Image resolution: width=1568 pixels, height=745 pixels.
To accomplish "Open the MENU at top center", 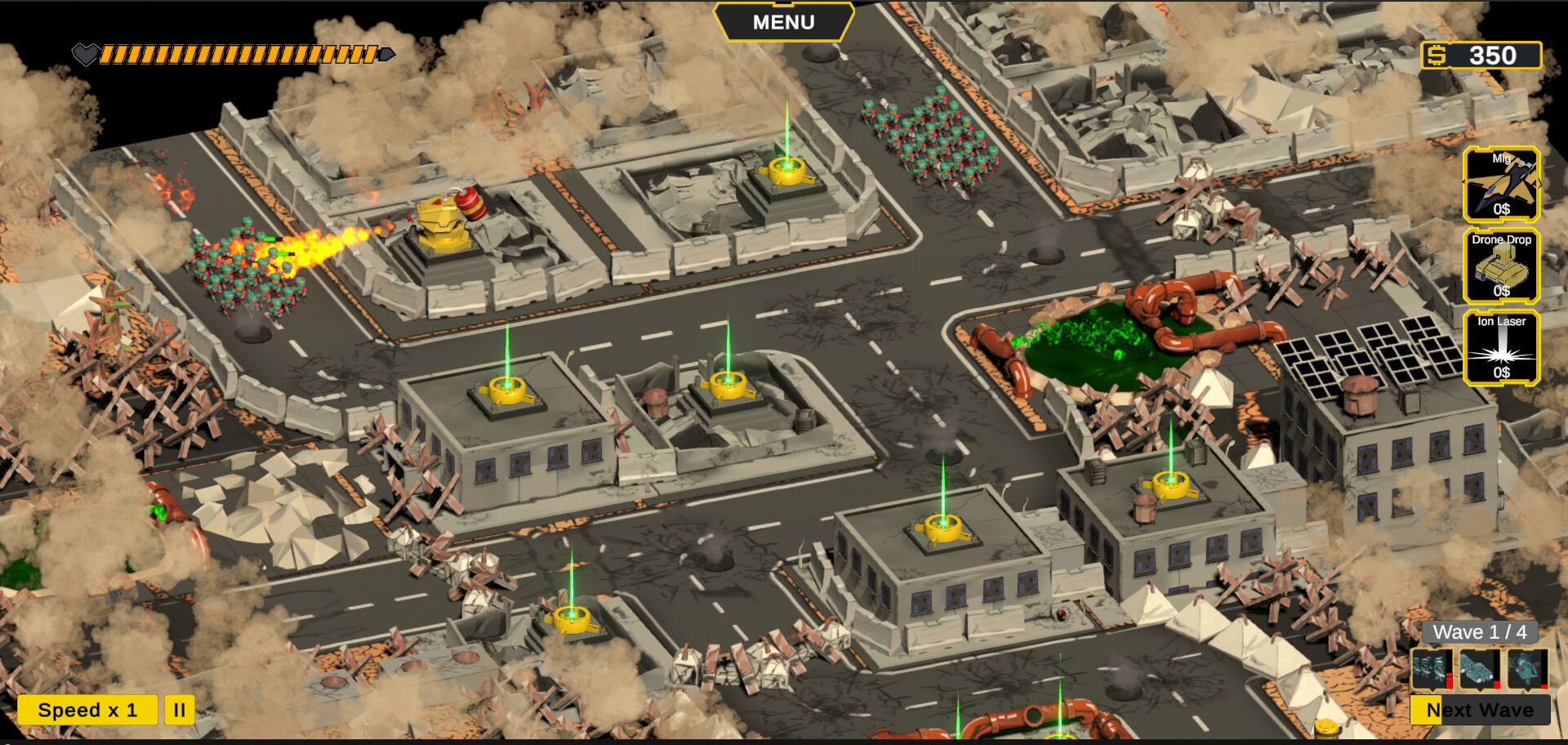I will (782, 22).
